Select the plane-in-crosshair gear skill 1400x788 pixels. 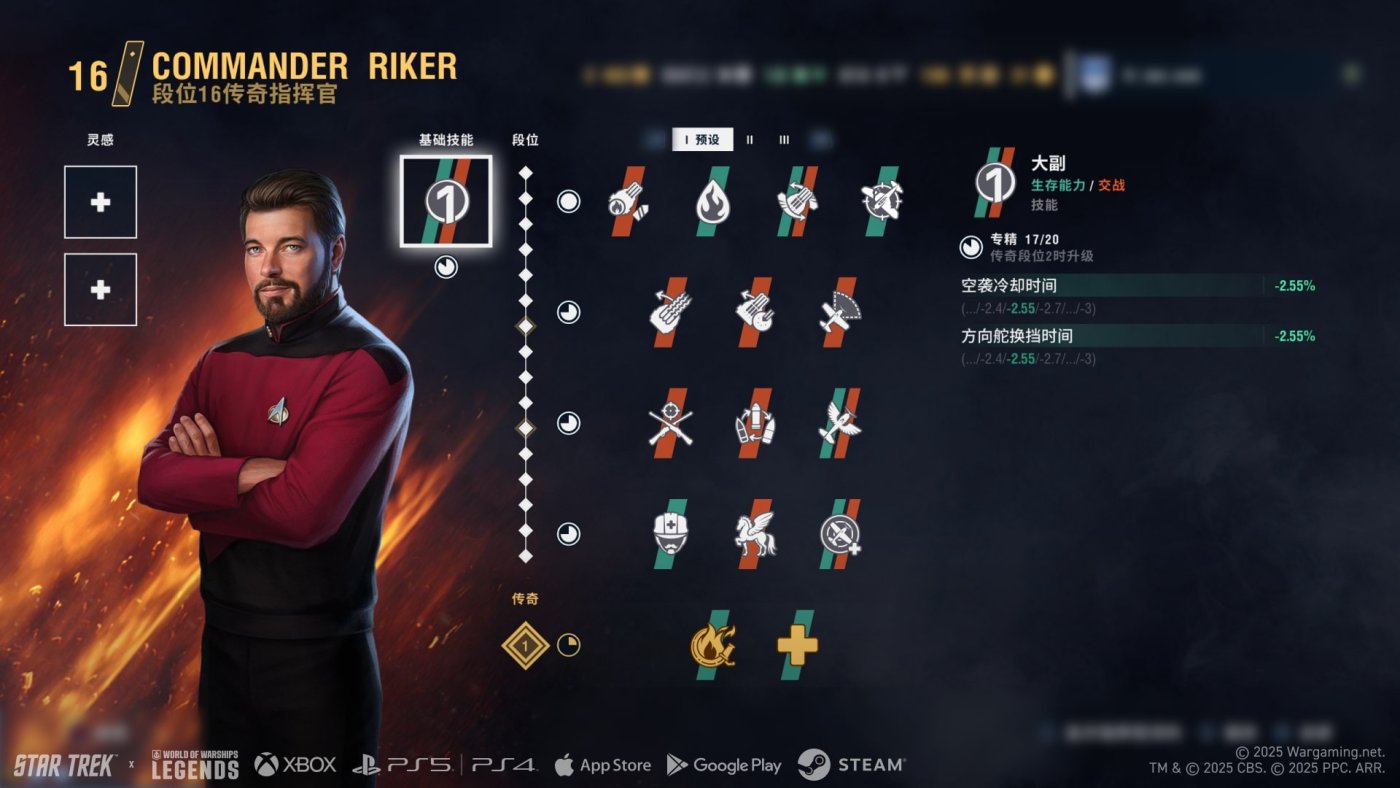[881, 201]
